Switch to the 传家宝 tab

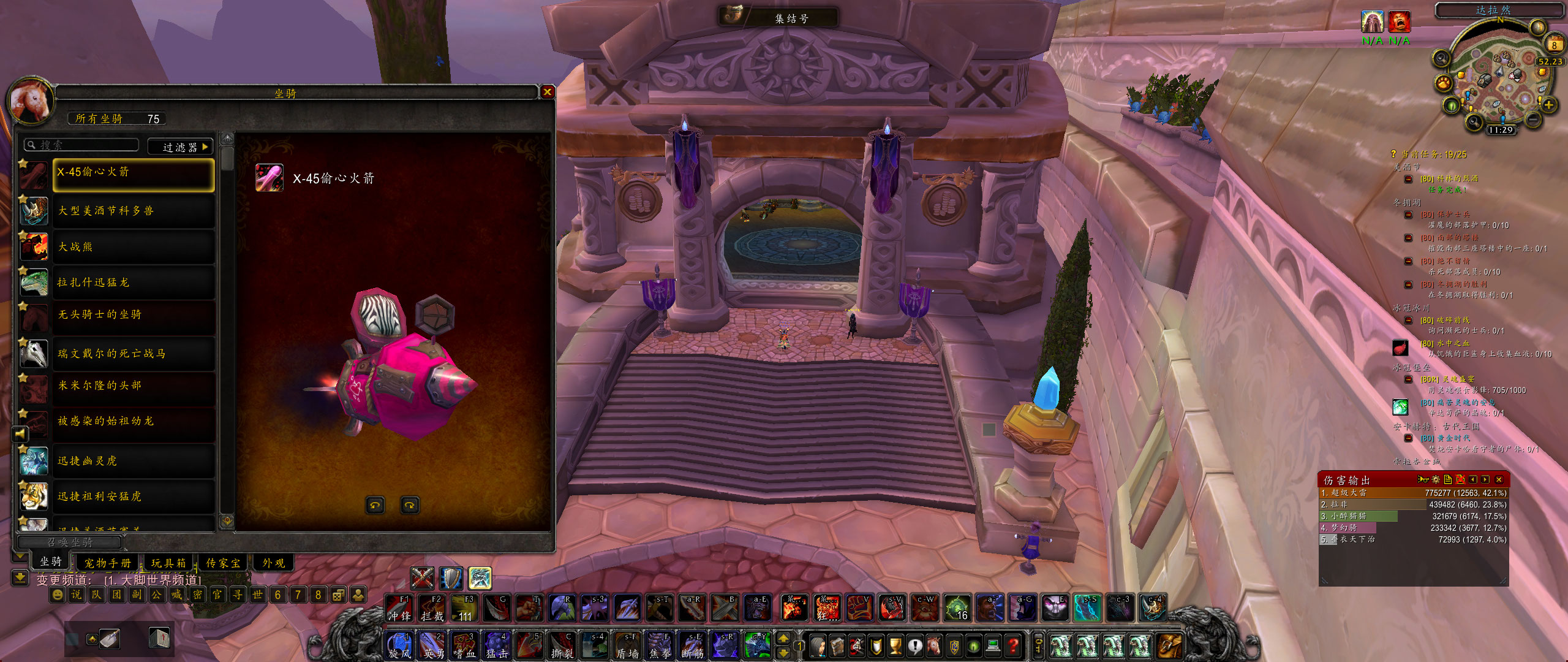[x=223, y=563]
